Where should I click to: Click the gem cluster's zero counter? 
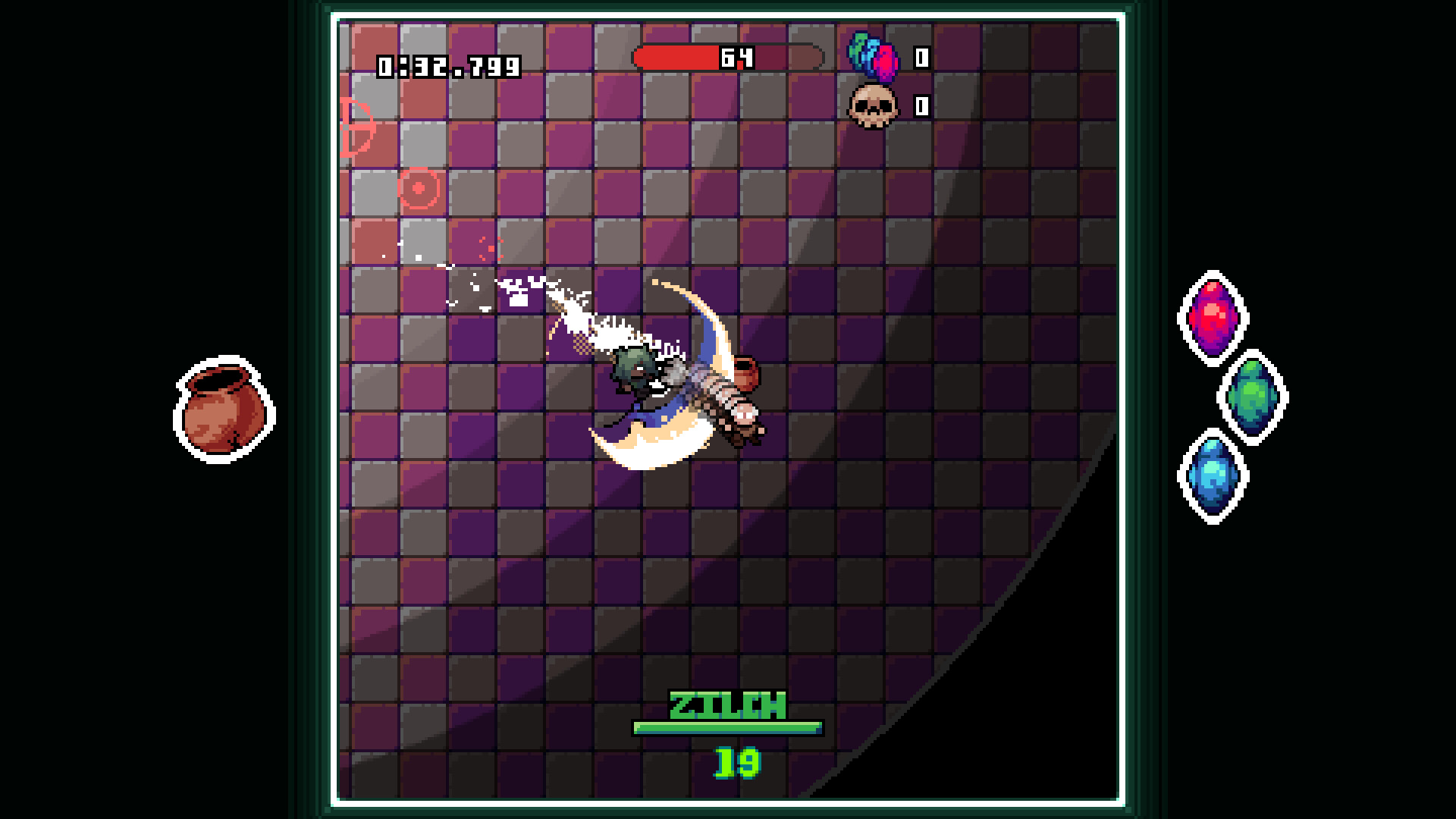pos(920,56)
